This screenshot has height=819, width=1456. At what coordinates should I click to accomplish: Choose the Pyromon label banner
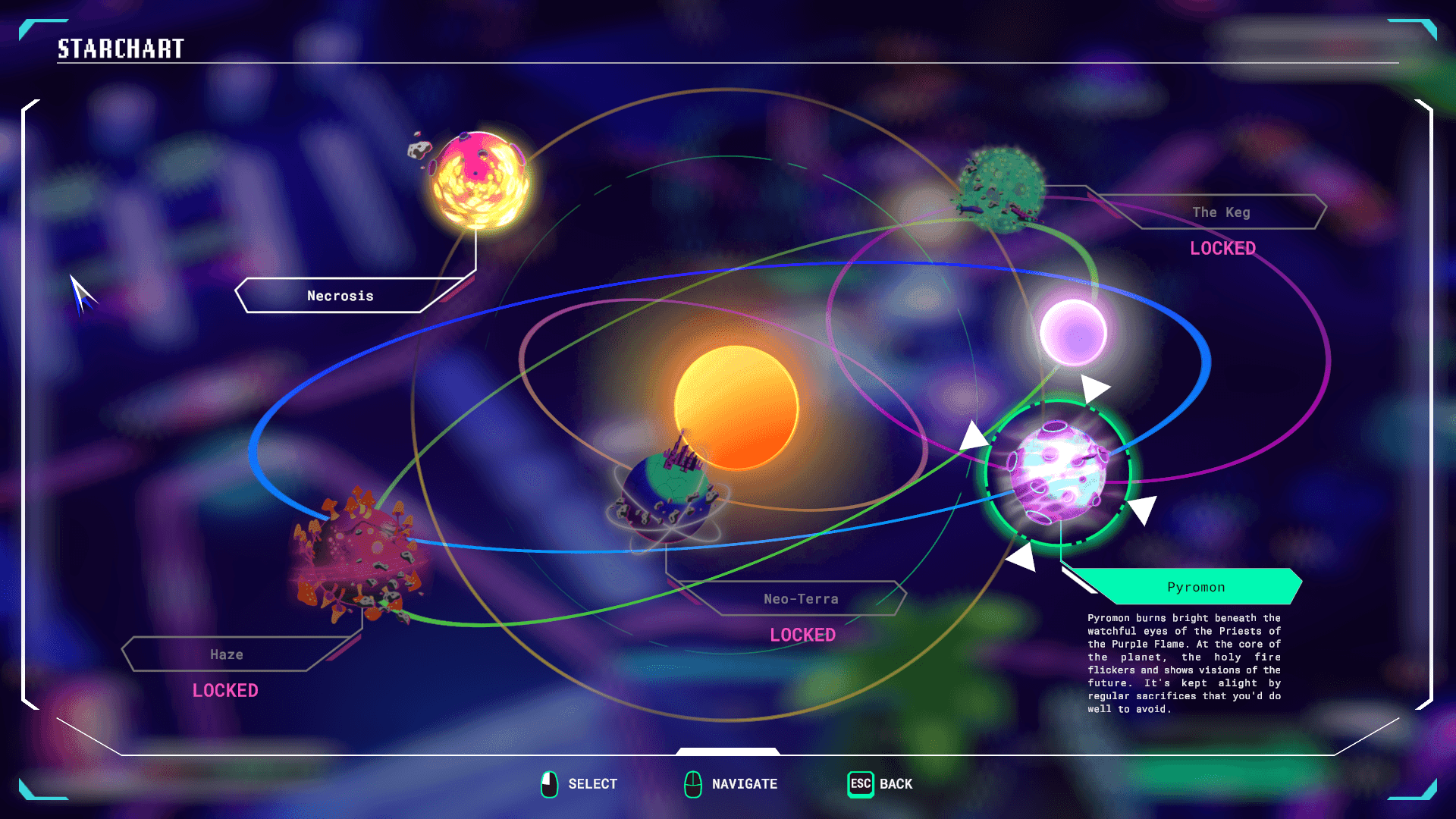(x=1195, y=587)
